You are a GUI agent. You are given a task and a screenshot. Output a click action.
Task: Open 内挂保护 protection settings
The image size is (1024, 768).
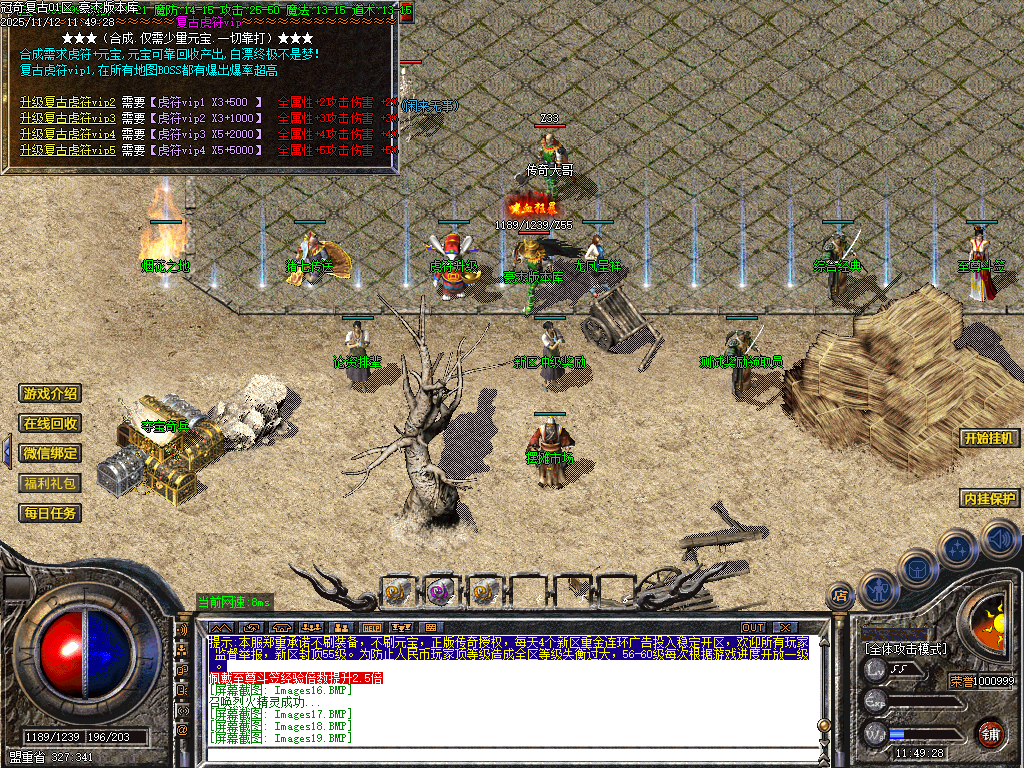[989, 498]
